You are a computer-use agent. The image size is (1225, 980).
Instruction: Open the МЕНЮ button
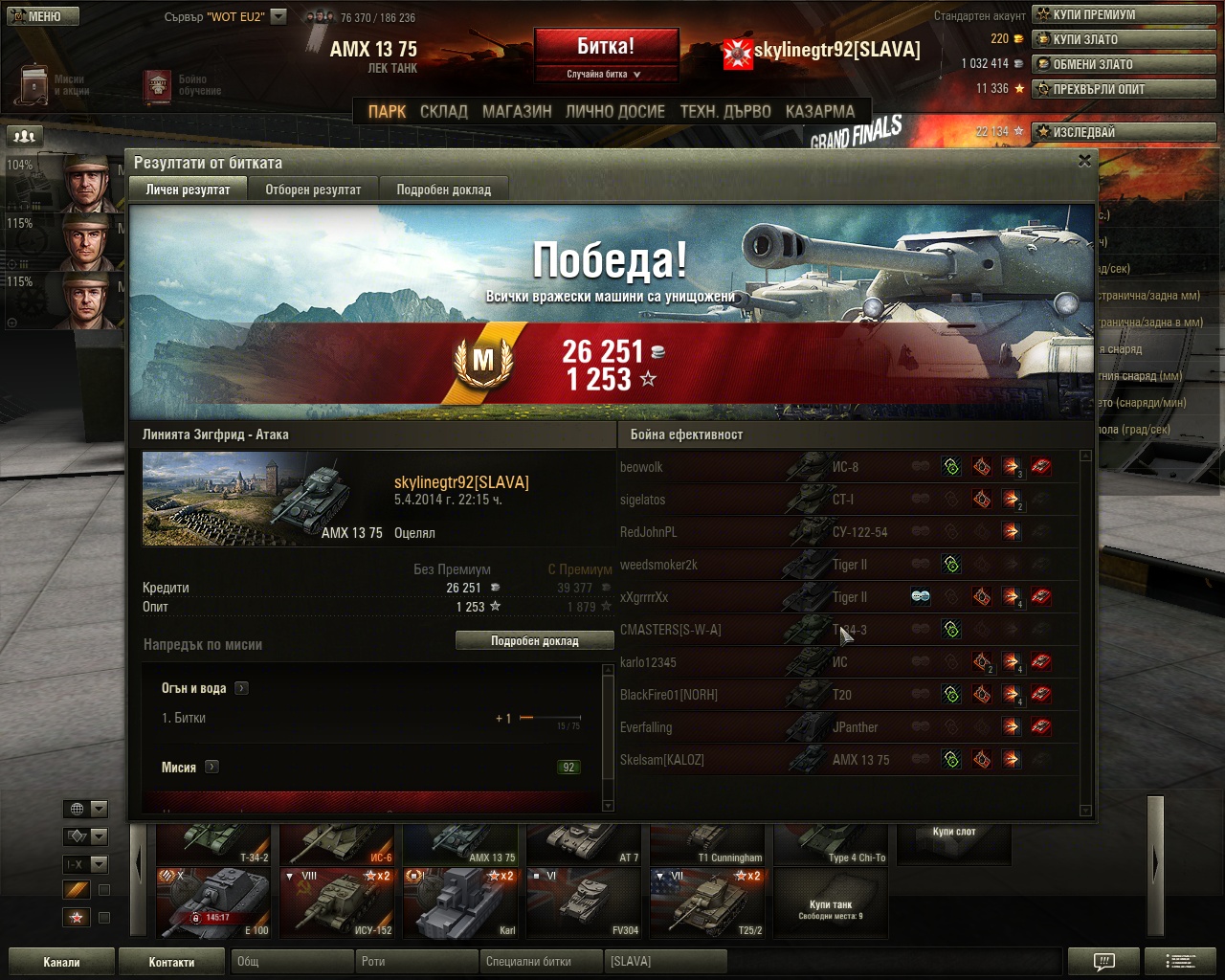pos(39,16)
